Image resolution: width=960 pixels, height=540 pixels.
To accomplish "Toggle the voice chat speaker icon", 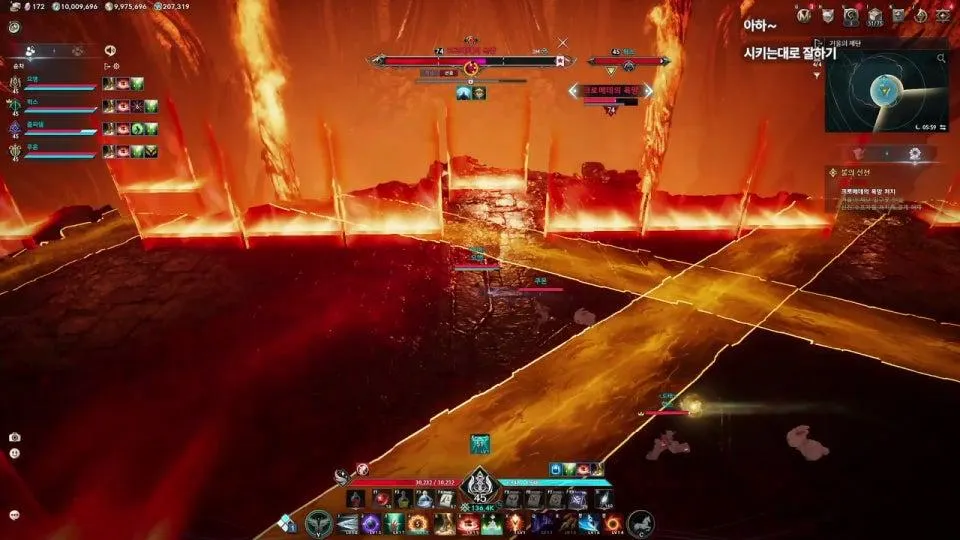I will point(110,50).
